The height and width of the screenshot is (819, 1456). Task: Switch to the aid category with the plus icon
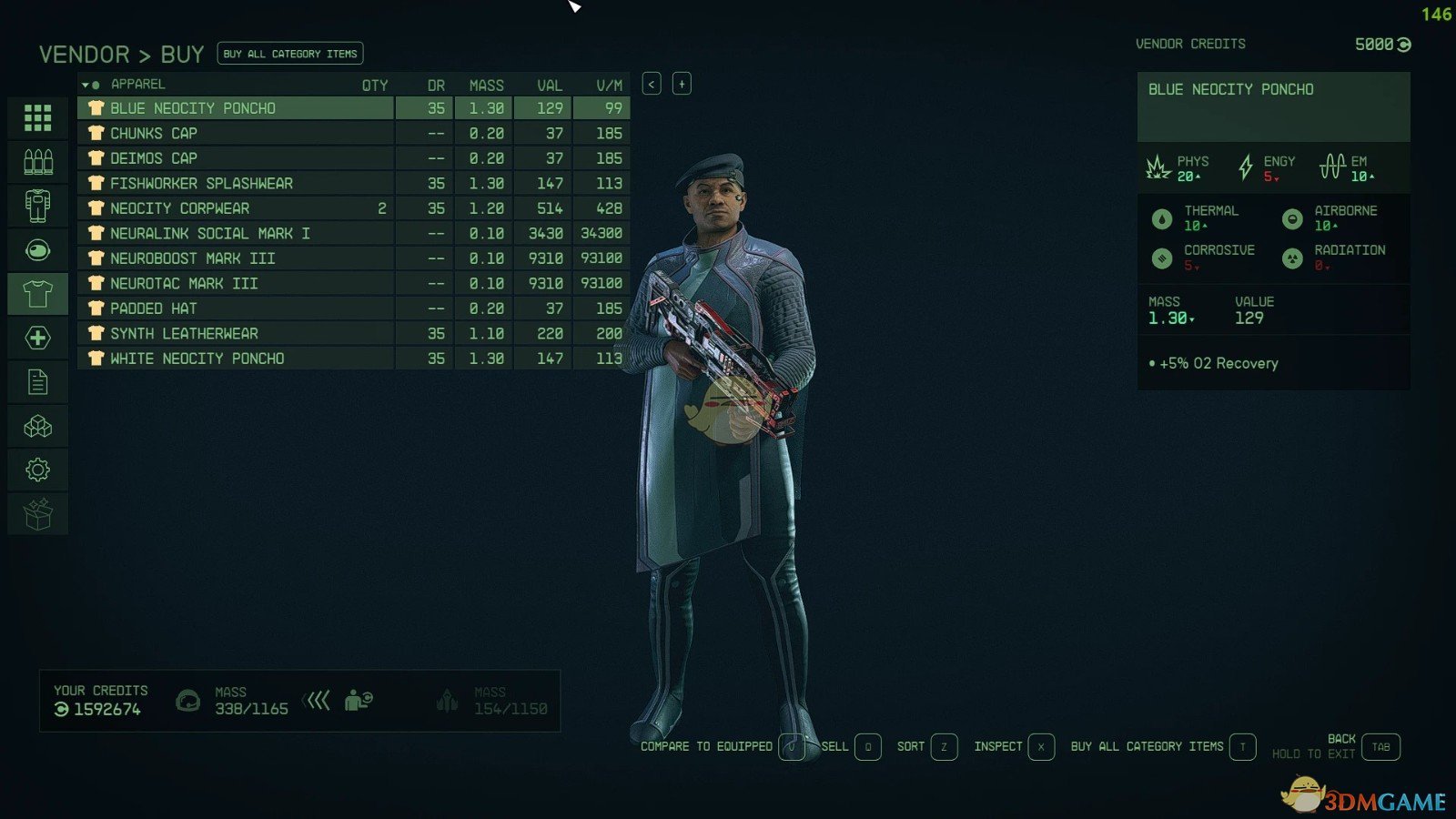[37, 339]
